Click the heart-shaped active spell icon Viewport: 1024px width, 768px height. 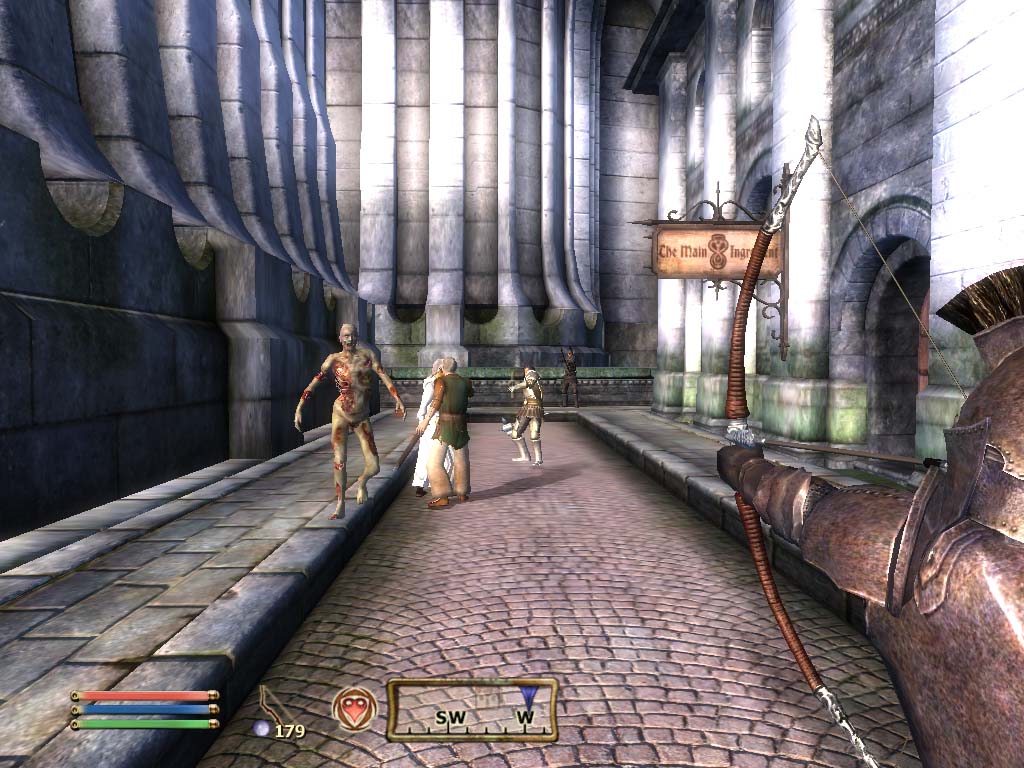(x=354, y=707)
